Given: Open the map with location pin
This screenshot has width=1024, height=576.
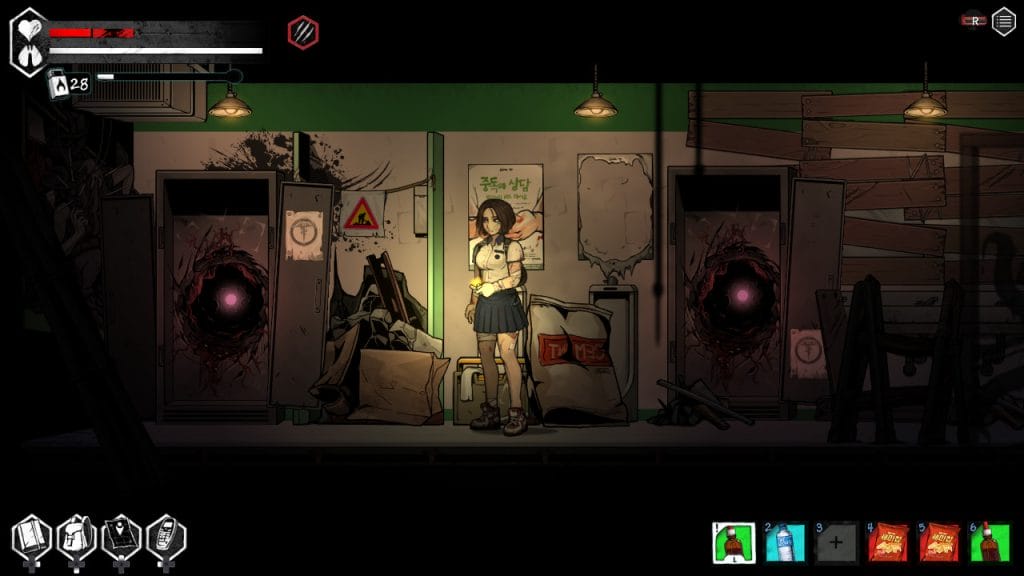Looking at the screenshot, I should 121,539.
